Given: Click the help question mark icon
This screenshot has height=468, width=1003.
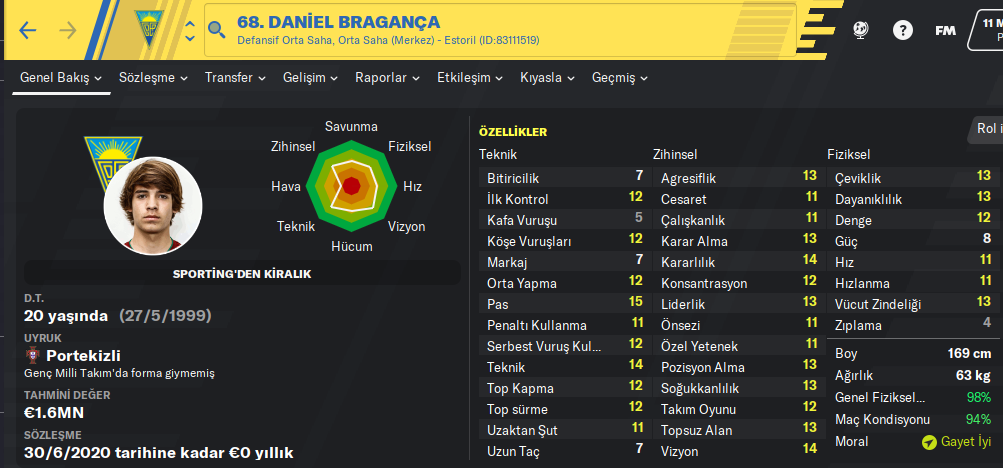Looking at the screenshot, I should point(903,30).
